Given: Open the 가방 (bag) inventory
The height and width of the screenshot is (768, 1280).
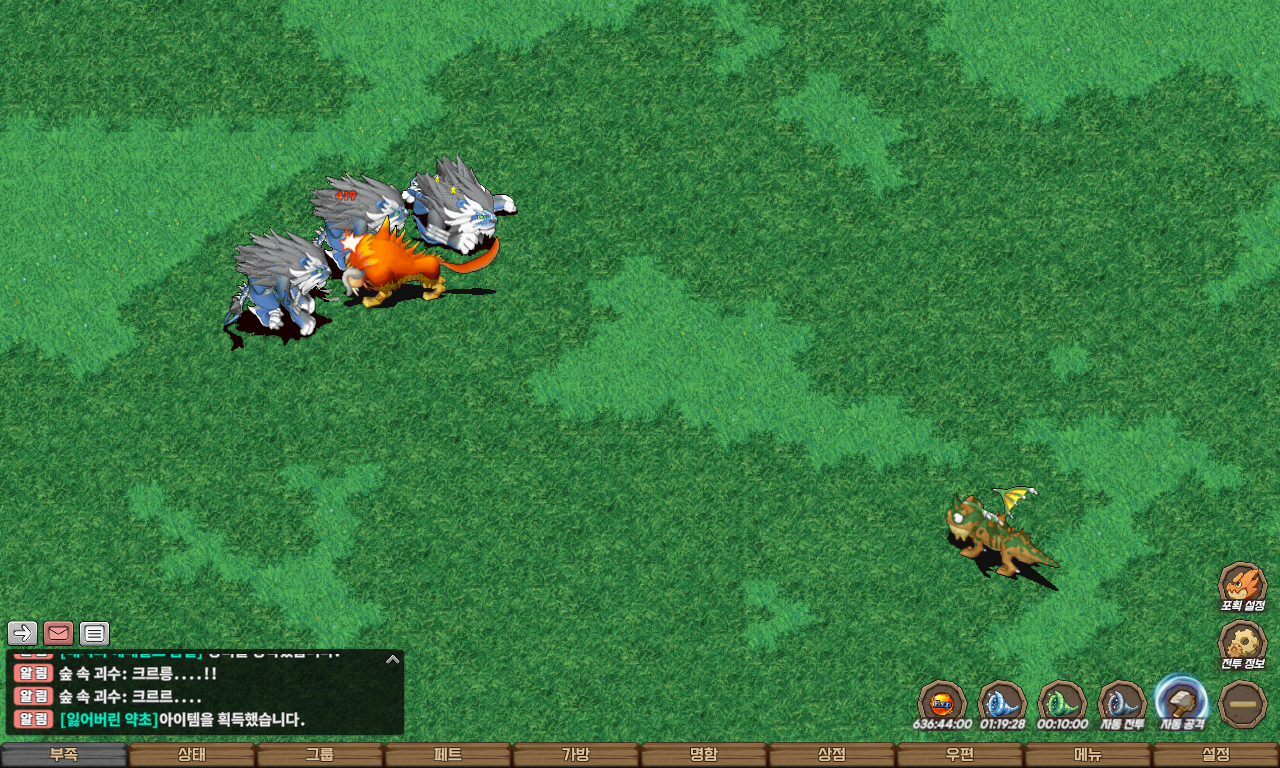Looking at the screenshot, I should pyautogui.click(x=576, y=755).
